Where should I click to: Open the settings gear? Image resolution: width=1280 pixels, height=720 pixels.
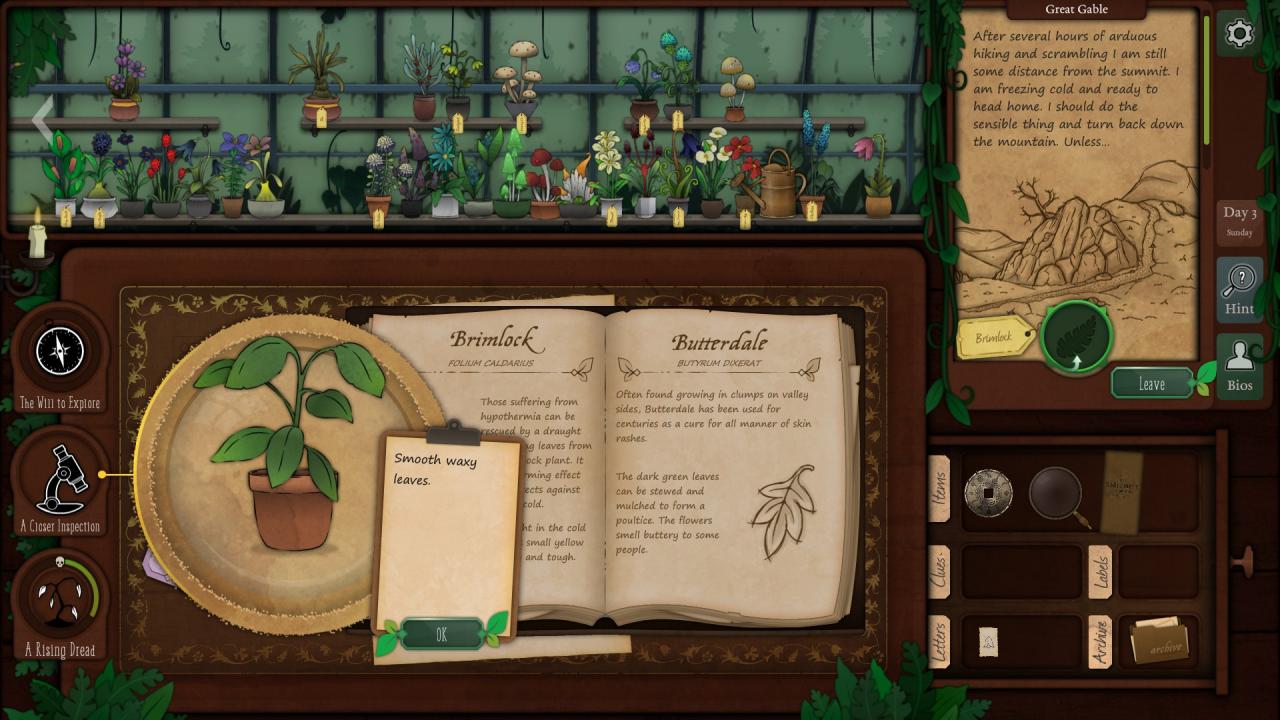[x=1239, y=35]
